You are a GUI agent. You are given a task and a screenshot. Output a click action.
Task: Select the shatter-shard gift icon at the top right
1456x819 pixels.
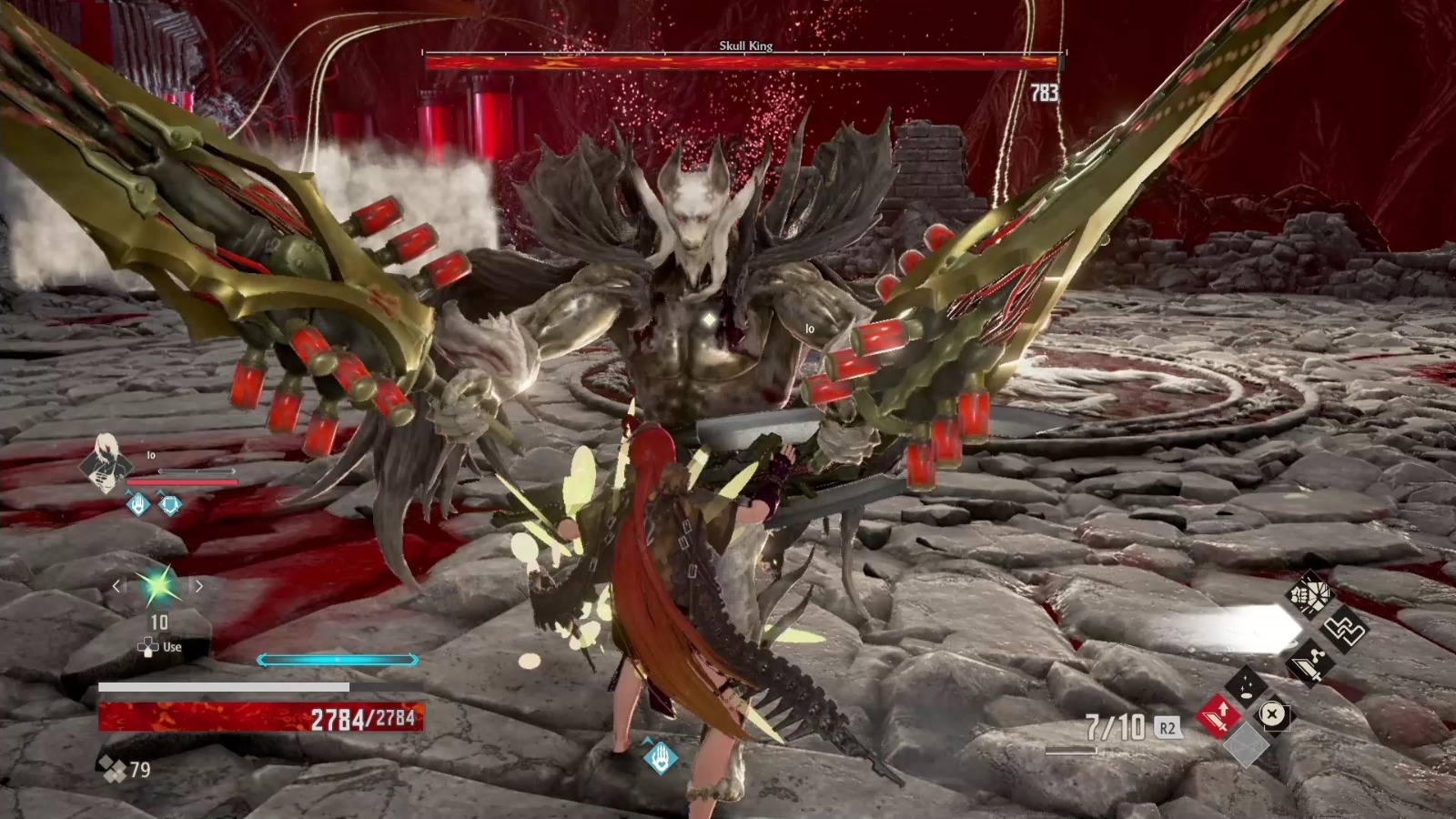tap(1312, 595)
